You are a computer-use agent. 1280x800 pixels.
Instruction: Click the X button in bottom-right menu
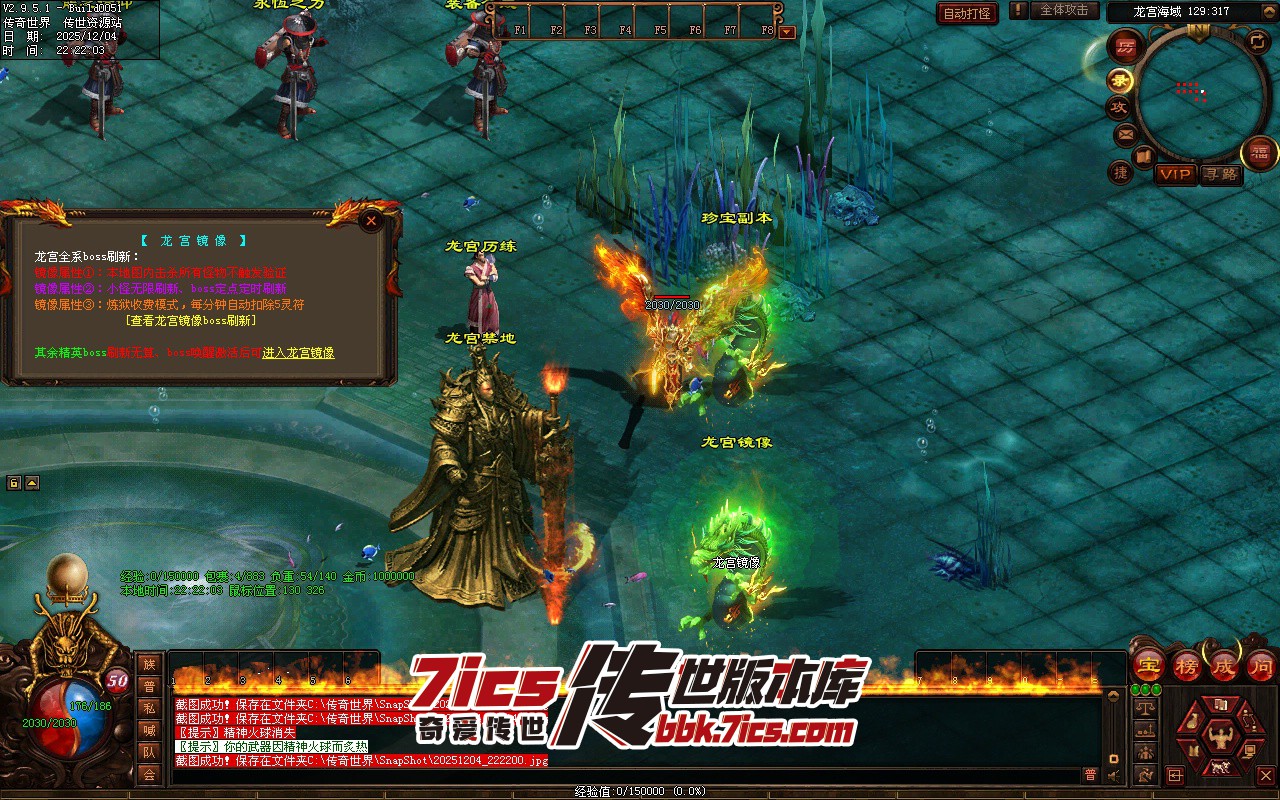(1266, 775)
